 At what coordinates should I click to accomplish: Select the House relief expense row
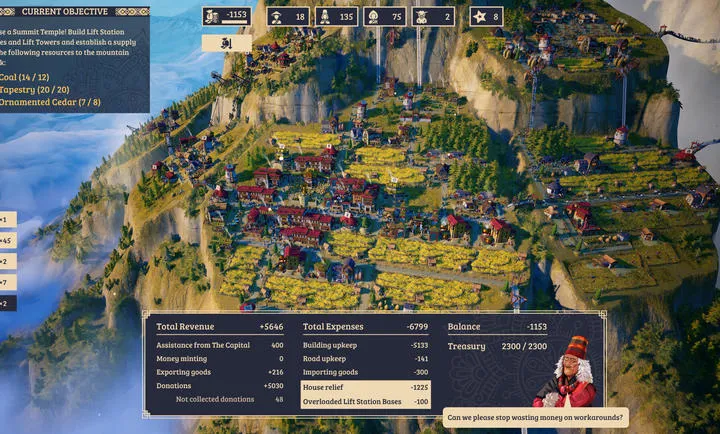[x=366, y=386]
